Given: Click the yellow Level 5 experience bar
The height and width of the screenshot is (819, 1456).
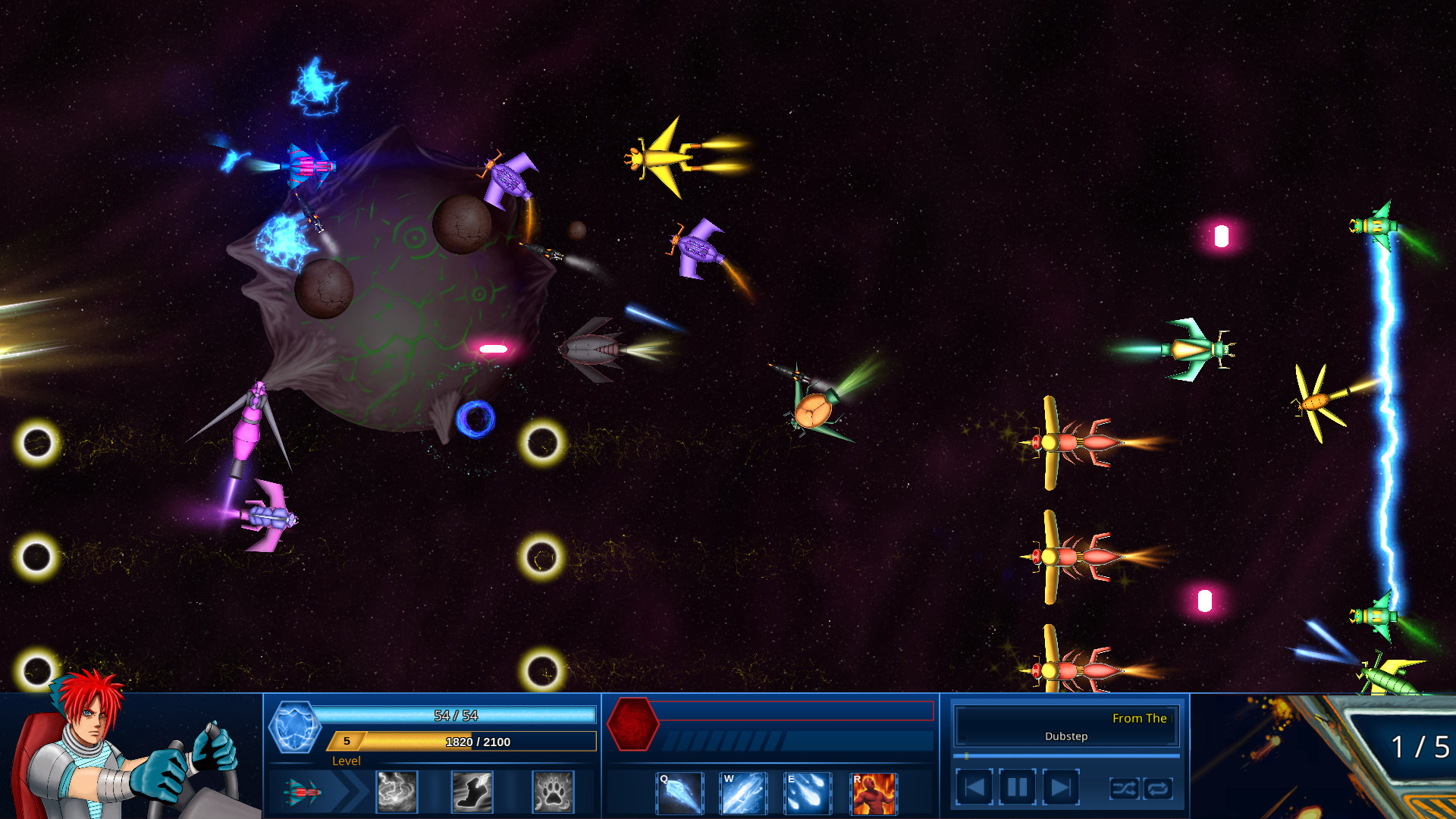Looking at the screenshot, I should (464, 742).
